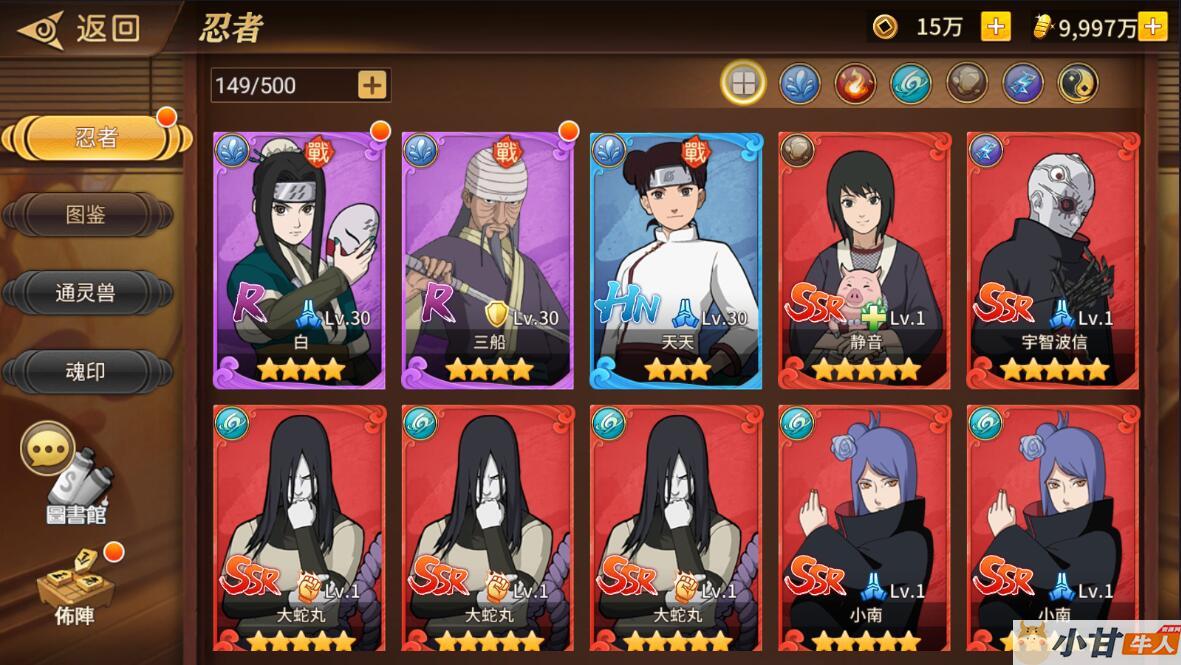The height and width of the screenshot is (665, 1181).
Task: Select the 忍者 tab
Action: pos(95,139)
